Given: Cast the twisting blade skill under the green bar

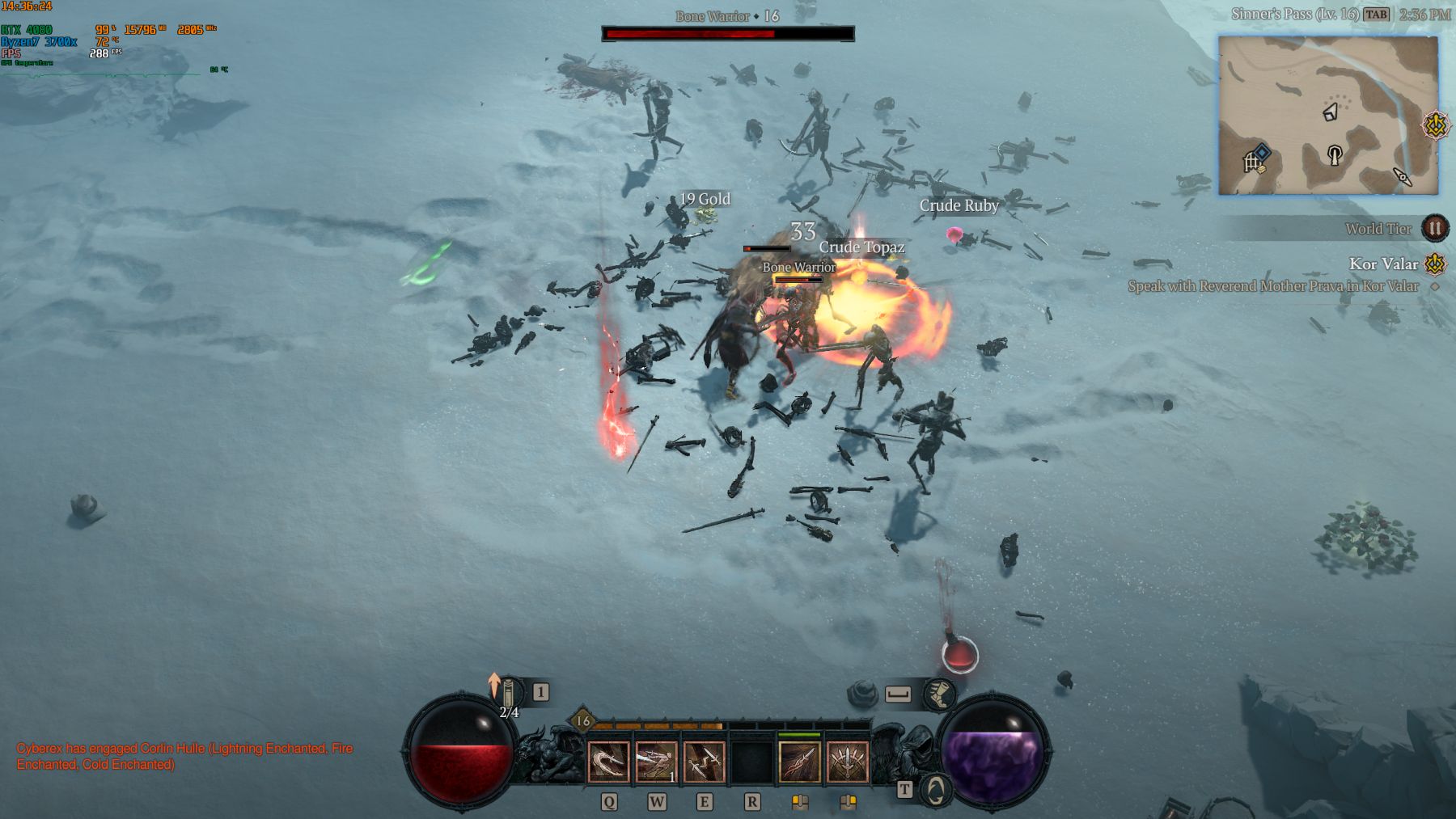Looking at the screenshot, I should click(799, 762).
